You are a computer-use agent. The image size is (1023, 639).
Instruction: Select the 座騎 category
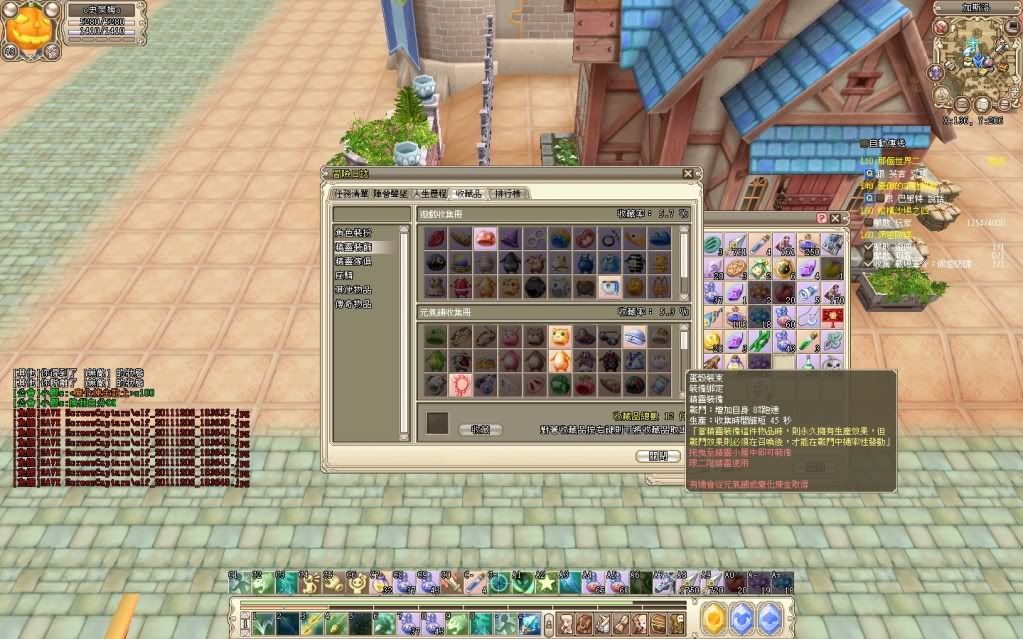(345, 274)
